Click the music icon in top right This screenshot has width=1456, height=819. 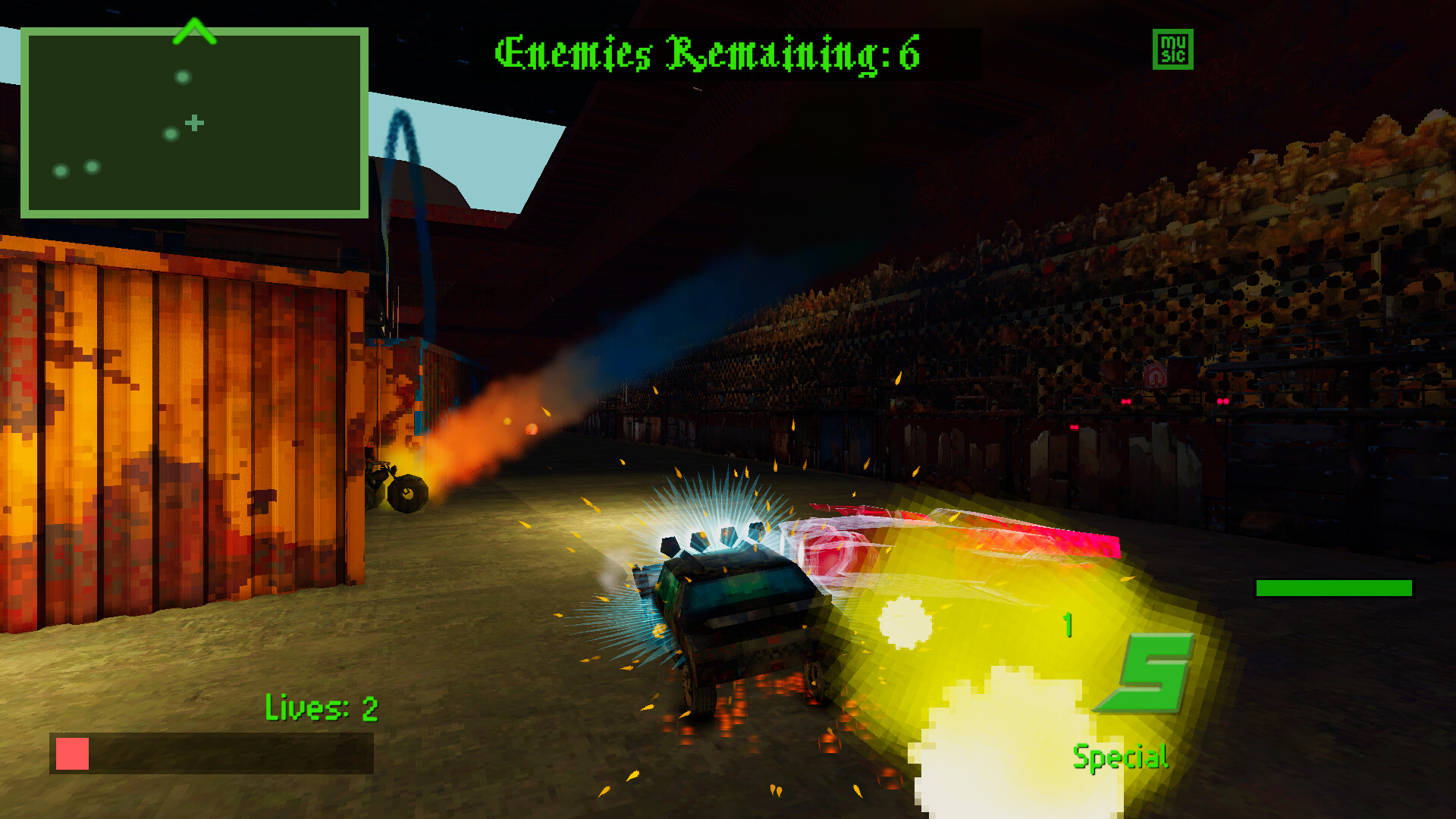[1172, 49]
